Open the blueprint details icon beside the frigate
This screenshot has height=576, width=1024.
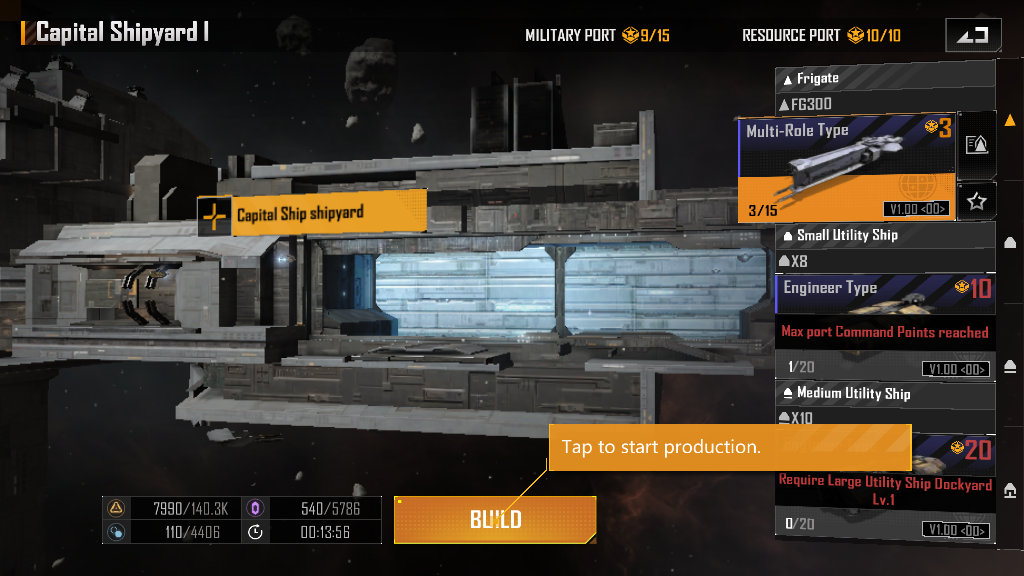(977, 144)
